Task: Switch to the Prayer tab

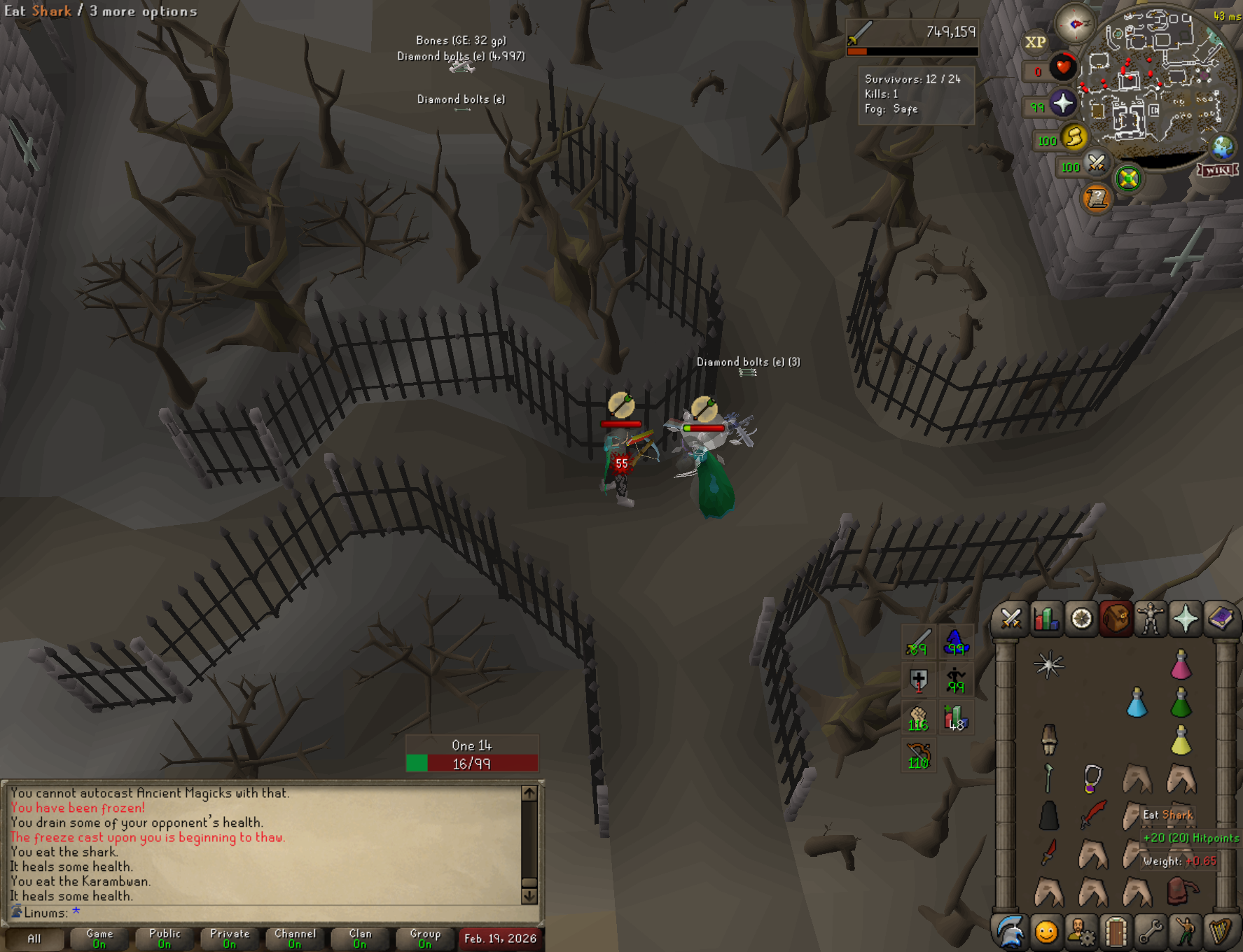Action: point(1186,619)
